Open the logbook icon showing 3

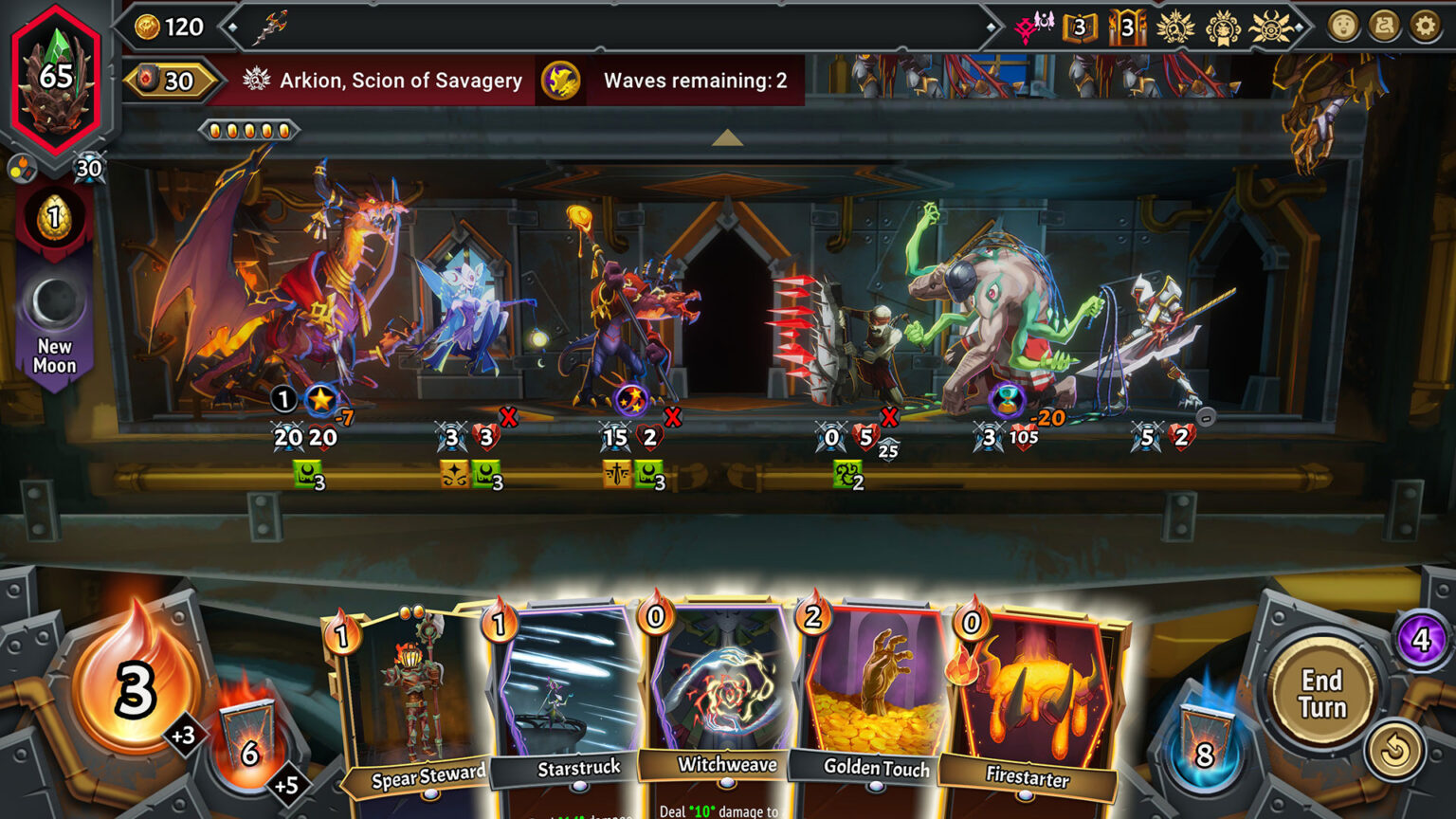pyautogui.click(x=1079, y=27)
